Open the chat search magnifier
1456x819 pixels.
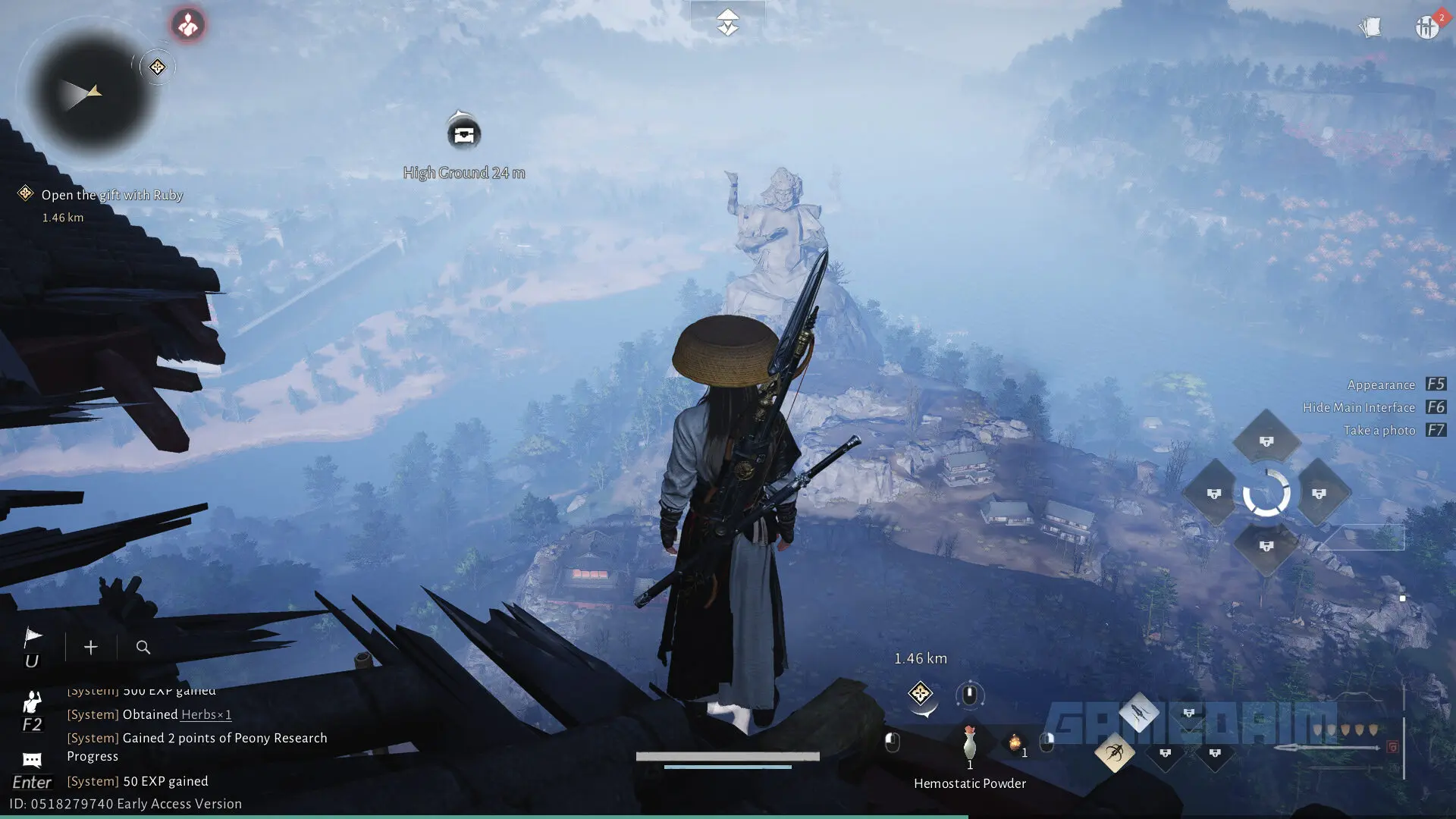[143, 647]
